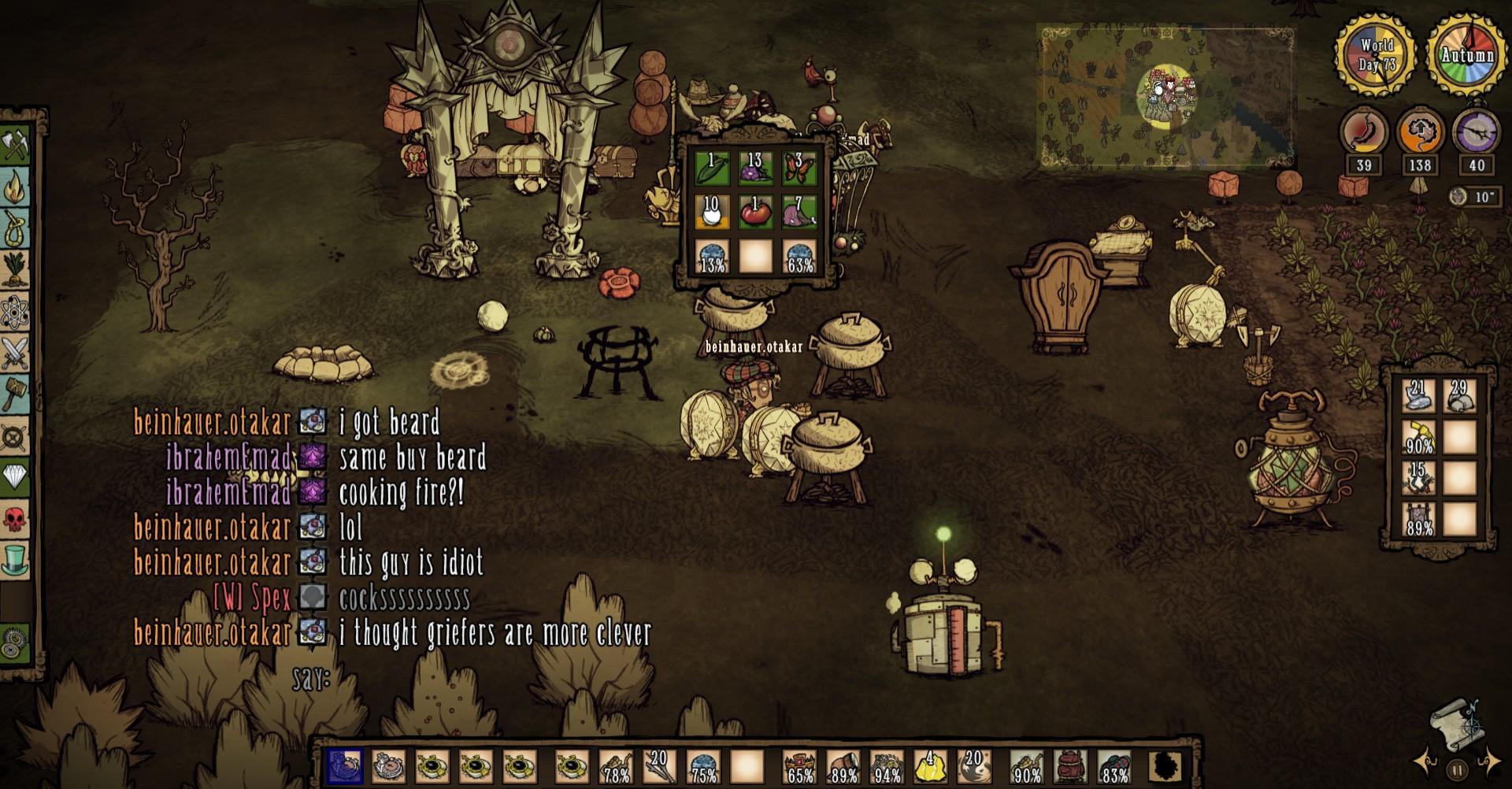Open the Refine diamond crafting tab

point(16,477)
